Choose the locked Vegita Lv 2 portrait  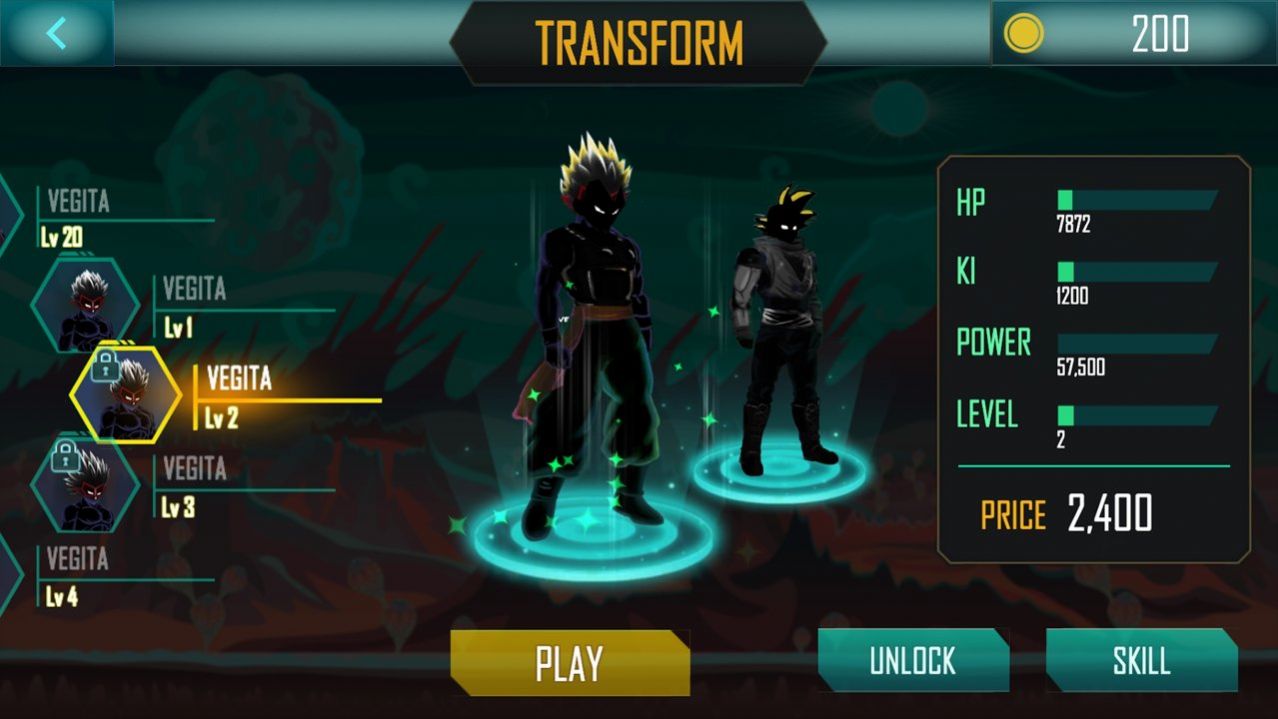pos(126,396)
